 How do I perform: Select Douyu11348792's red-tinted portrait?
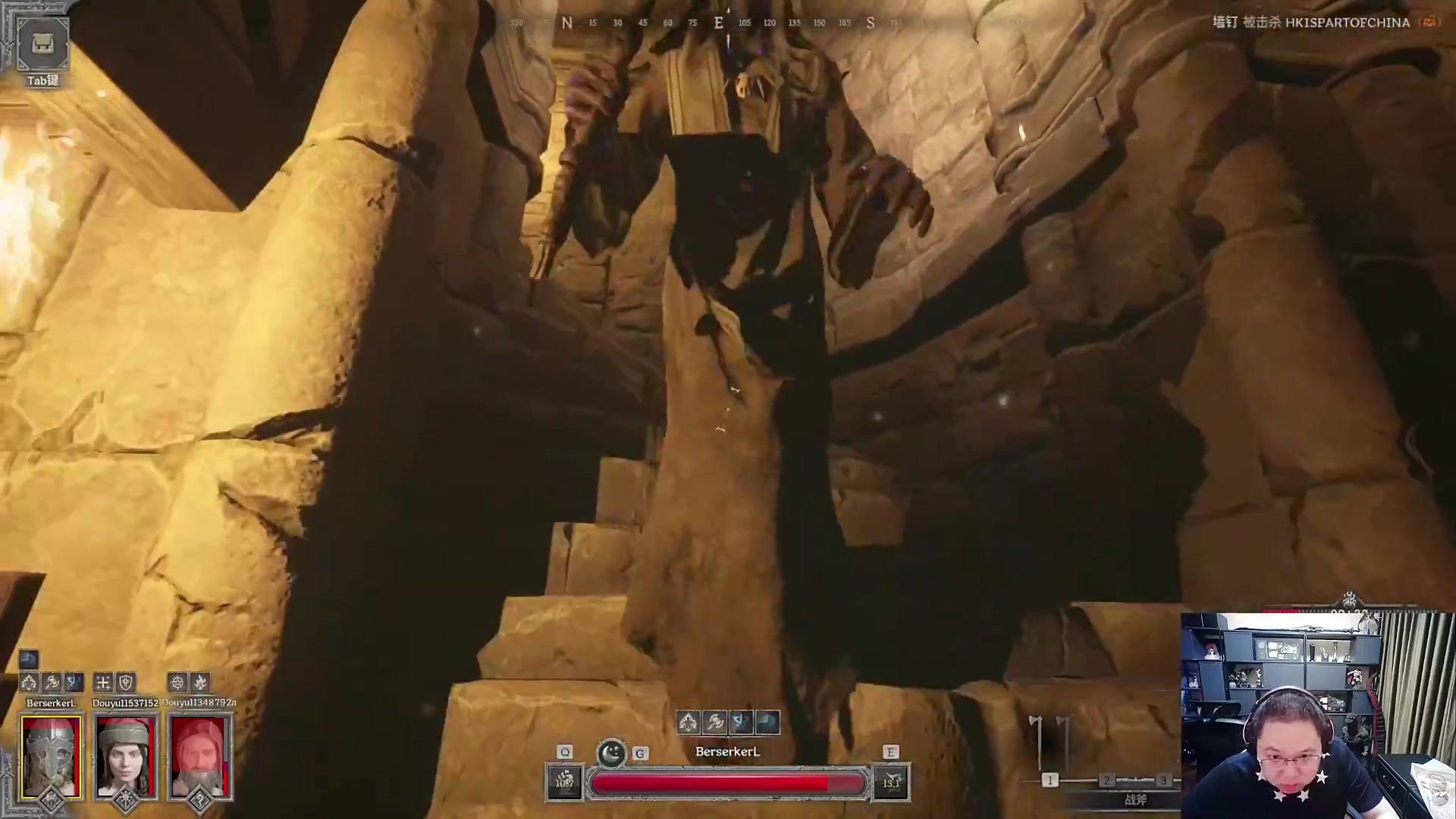pyautogui.click(x=199, y=757)
